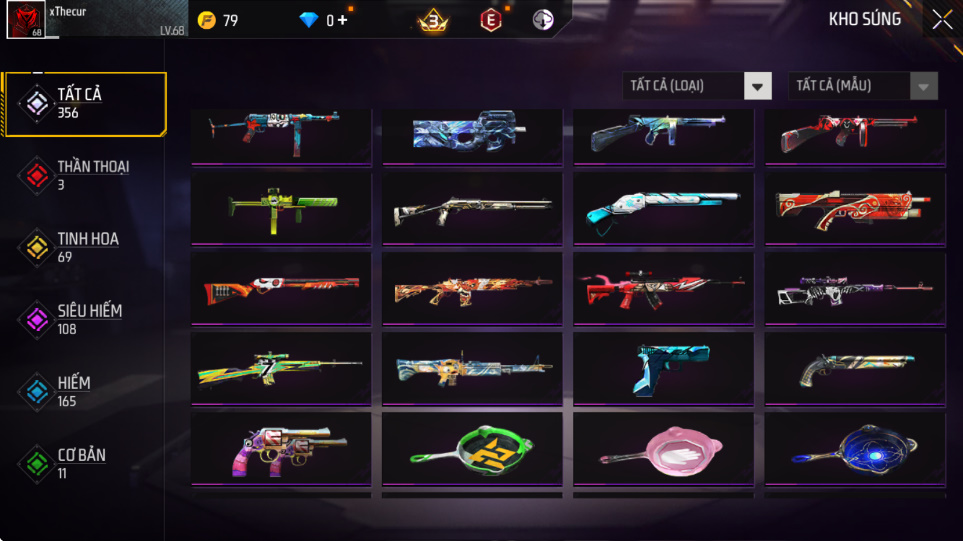Add diamonds with the plus button

[x=343, y=20]
